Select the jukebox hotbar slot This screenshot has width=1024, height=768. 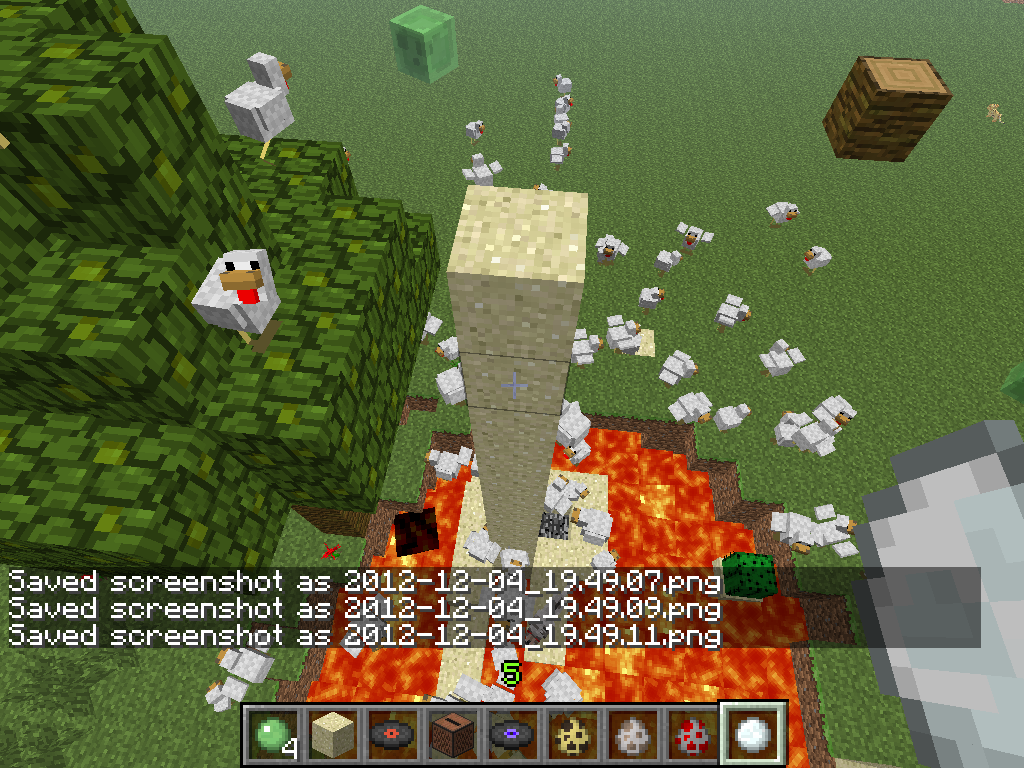click(x=450, y=734)
